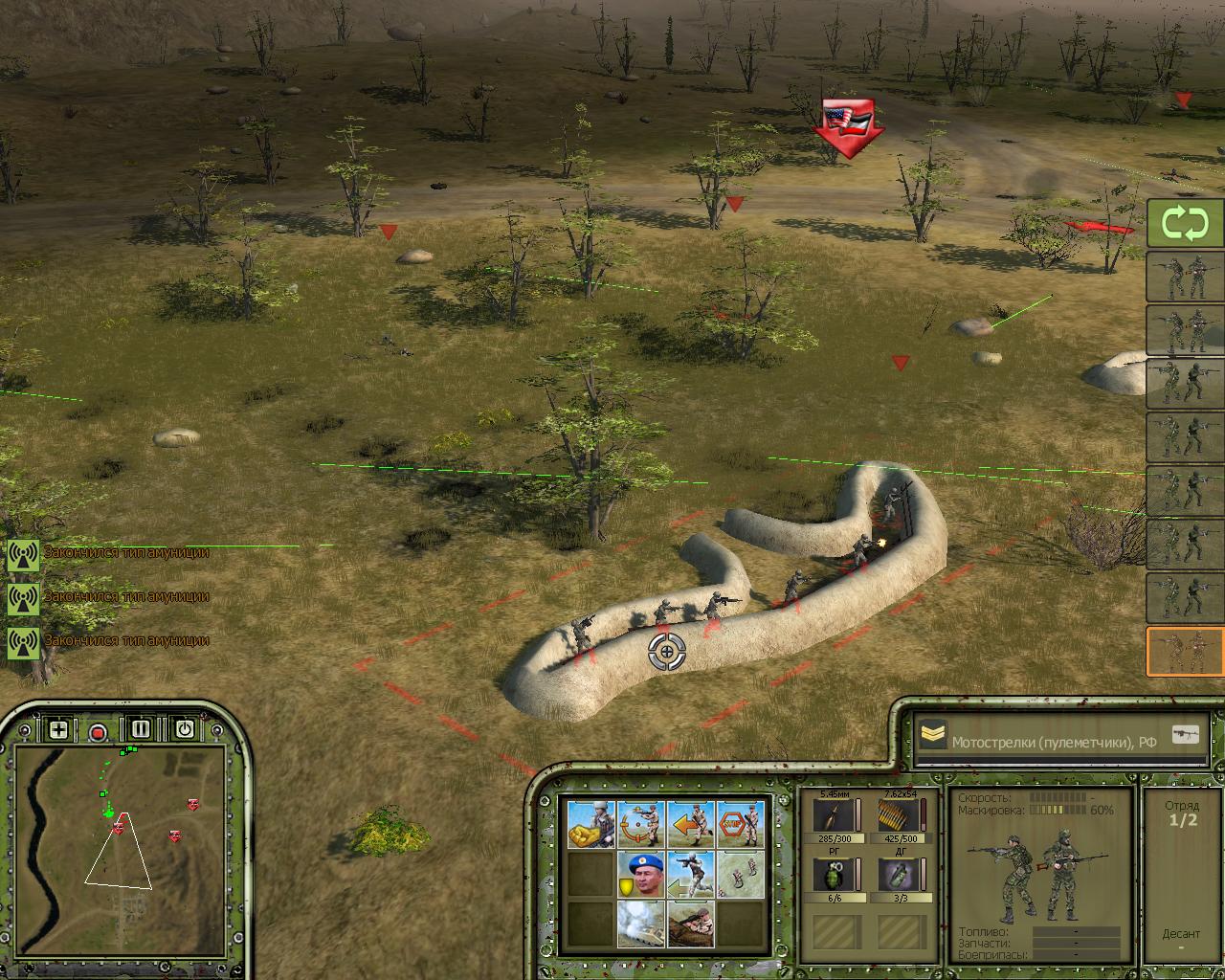Issue the STOP sign command
Screen dimensions: 1225x980
click(741, 824)
